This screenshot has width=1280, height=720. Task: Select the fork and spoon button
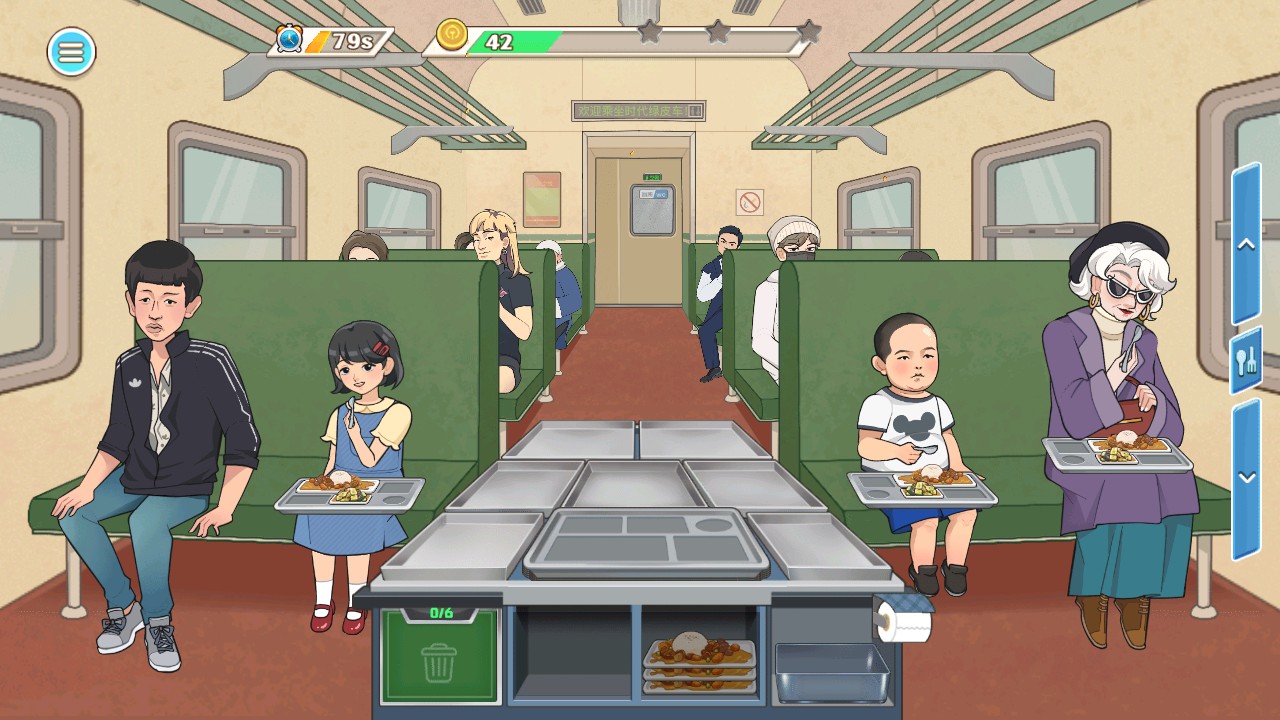(1246, 361)
